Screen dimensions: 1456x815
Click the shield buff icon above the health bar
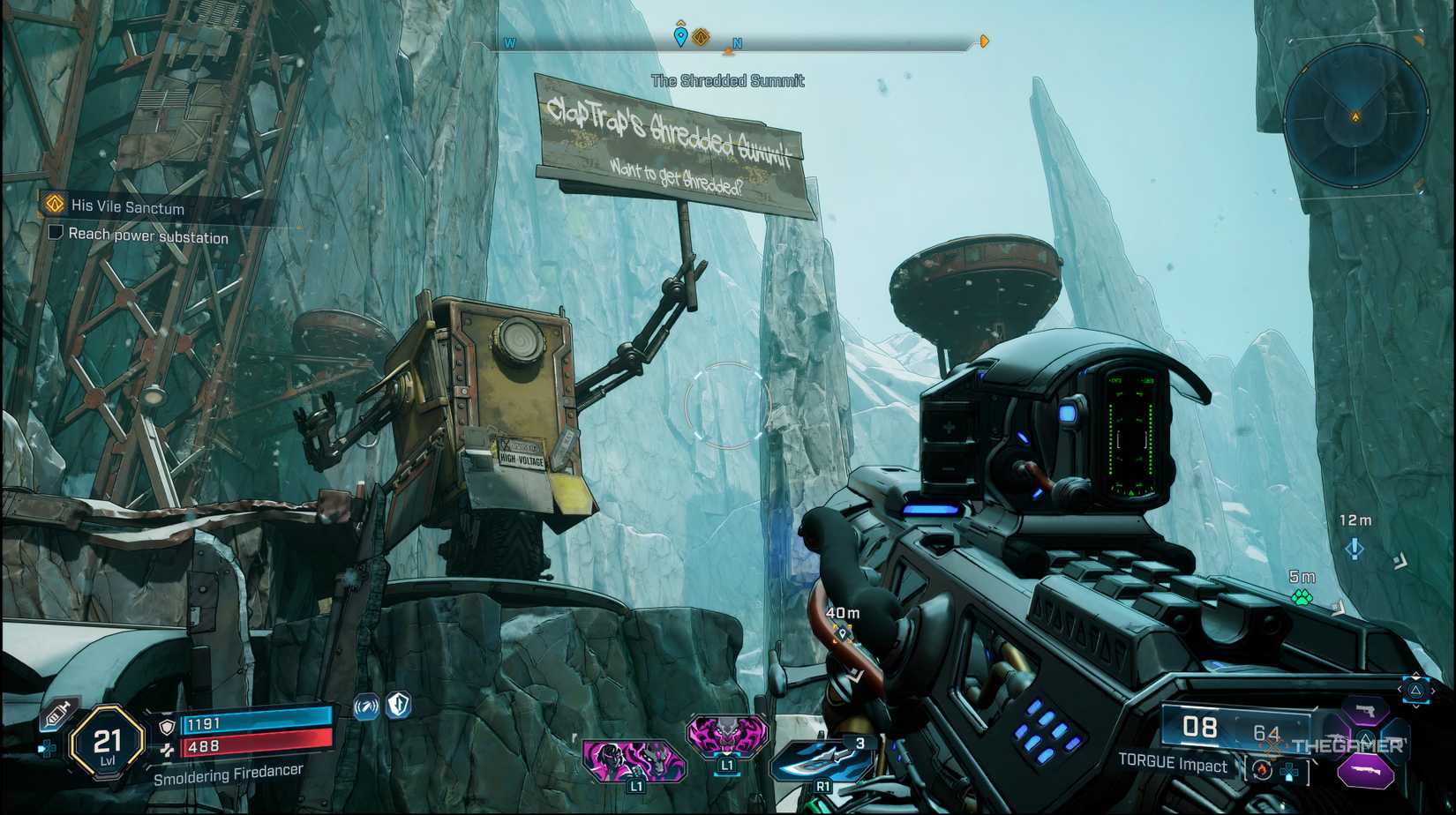coord(396,705)
